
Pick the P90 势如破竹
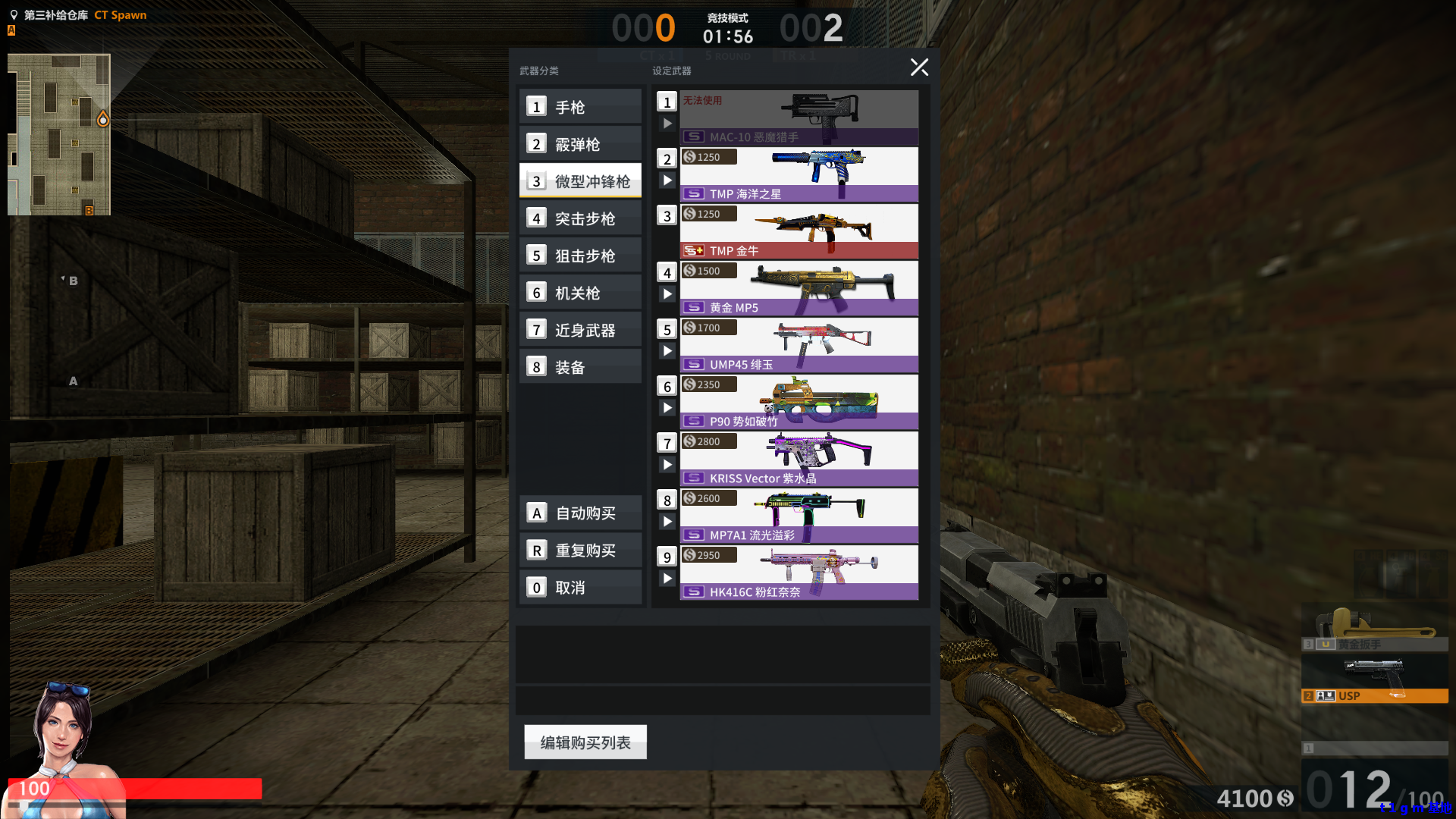pos(799,402)
